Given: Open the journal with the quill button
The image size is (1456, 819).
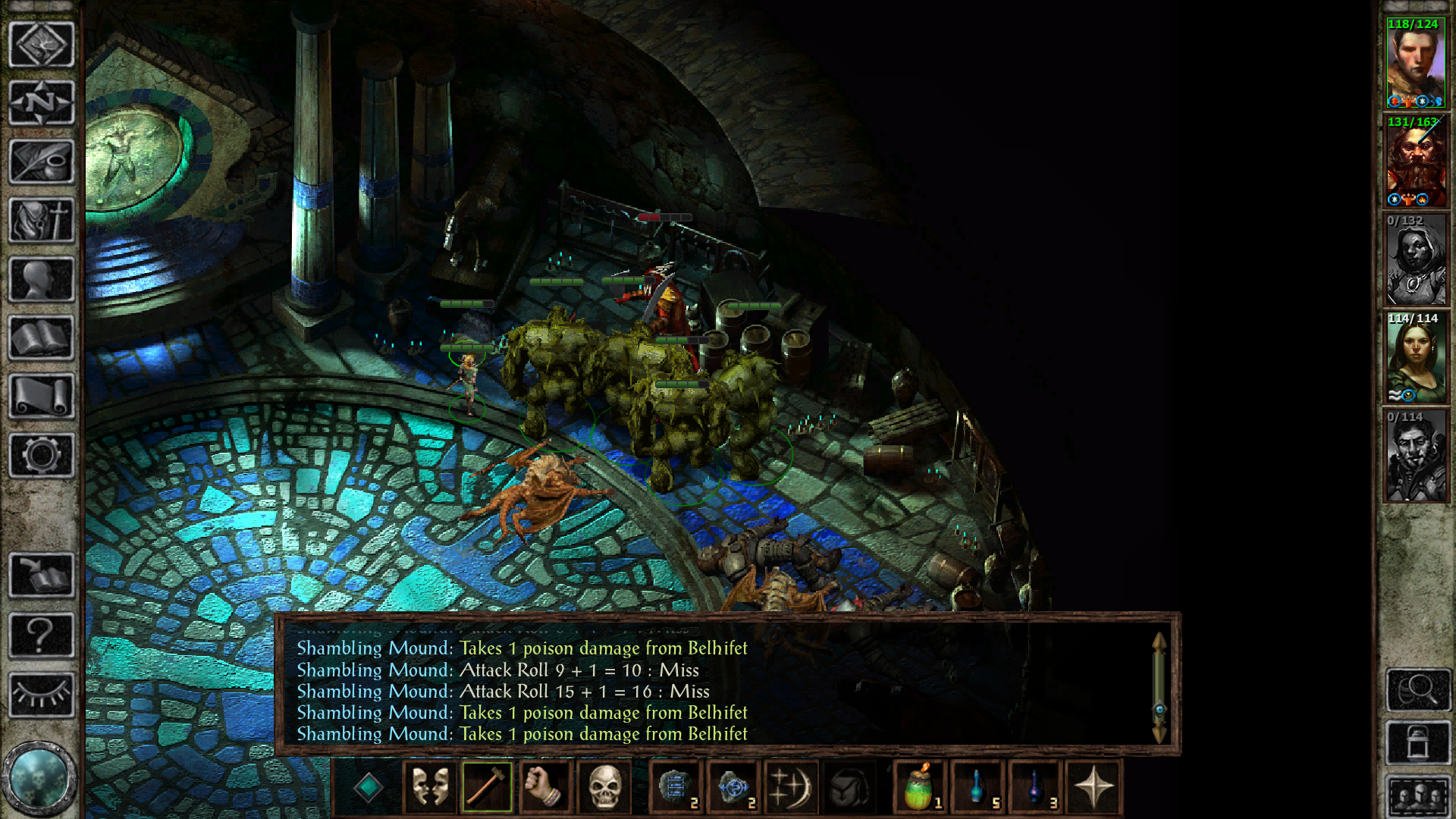Looking at the screenshot, I should click(42, 162).
